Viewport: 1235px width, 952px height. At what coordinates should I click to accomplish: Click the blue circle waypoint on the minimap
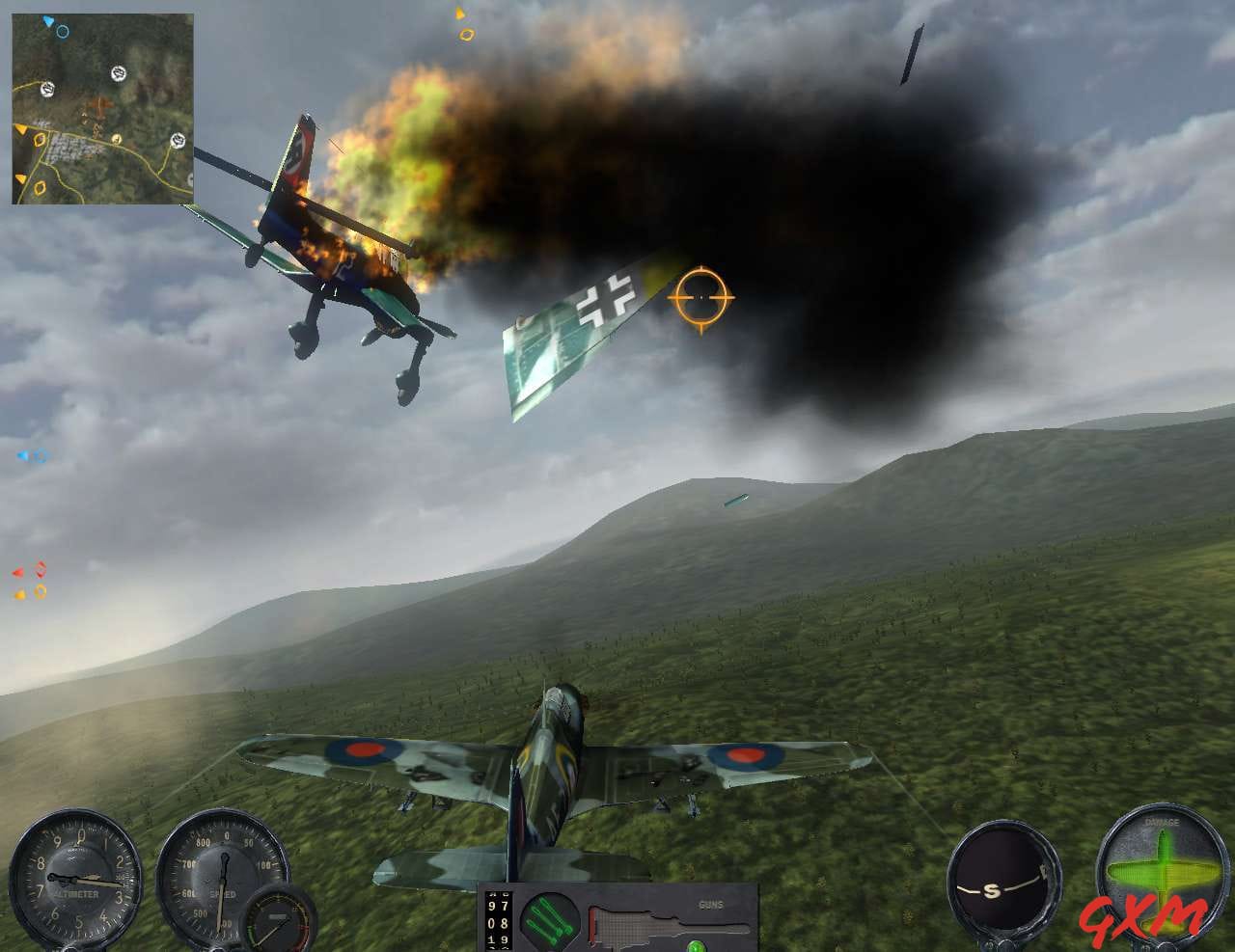(63, 32)
